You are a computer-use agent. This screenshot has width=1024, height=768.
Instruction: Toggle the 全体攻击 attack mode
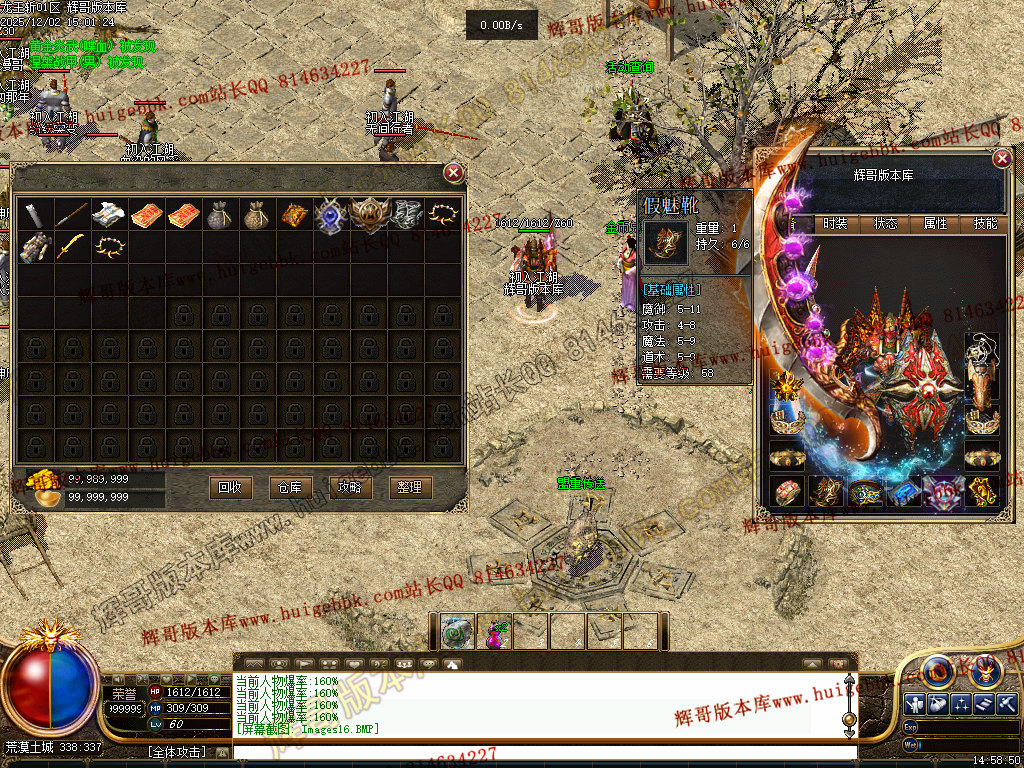[x=177, y=751]
